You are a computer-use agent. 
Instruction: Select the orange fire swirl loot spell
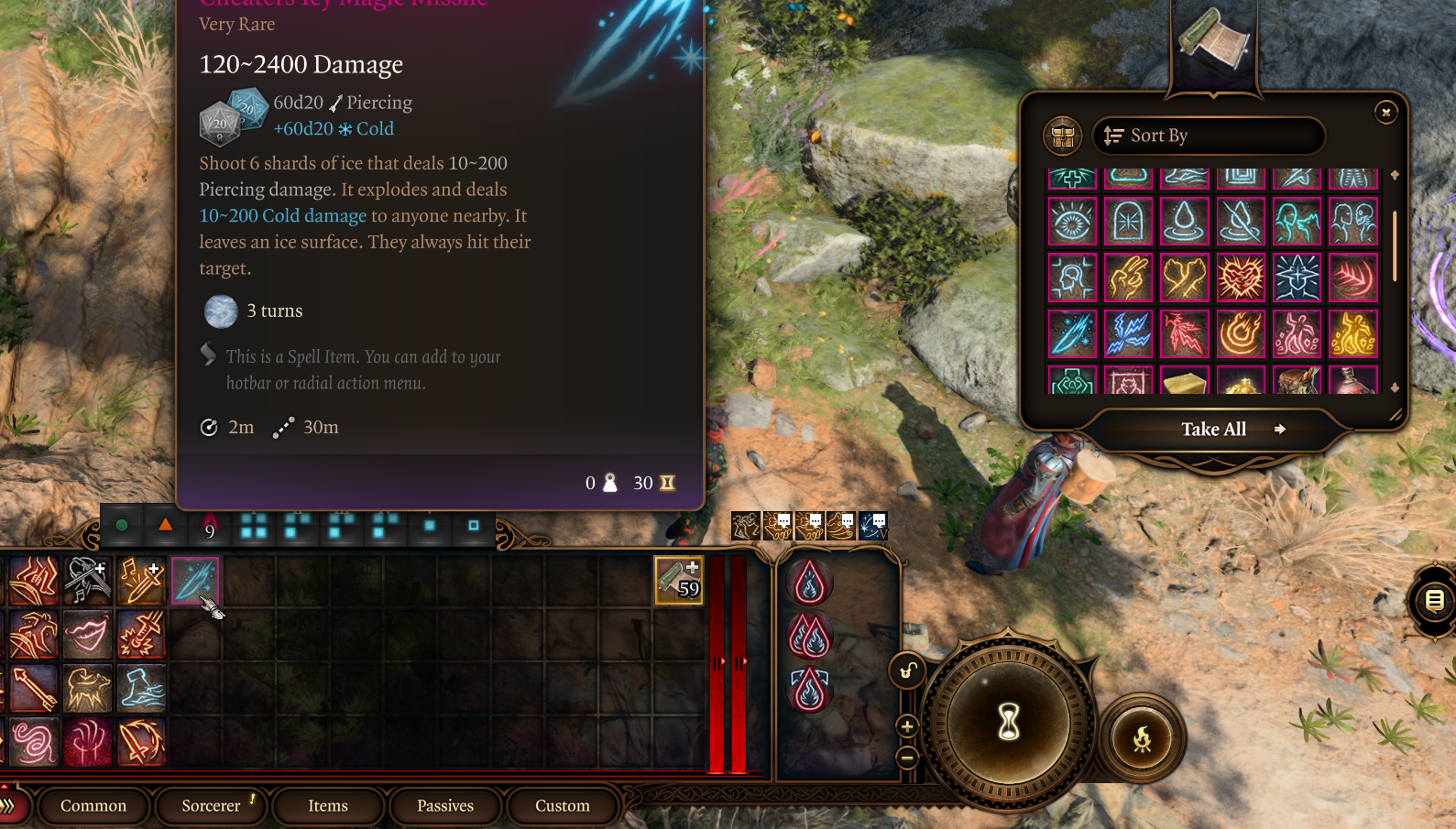click(x=1241, y=333)
